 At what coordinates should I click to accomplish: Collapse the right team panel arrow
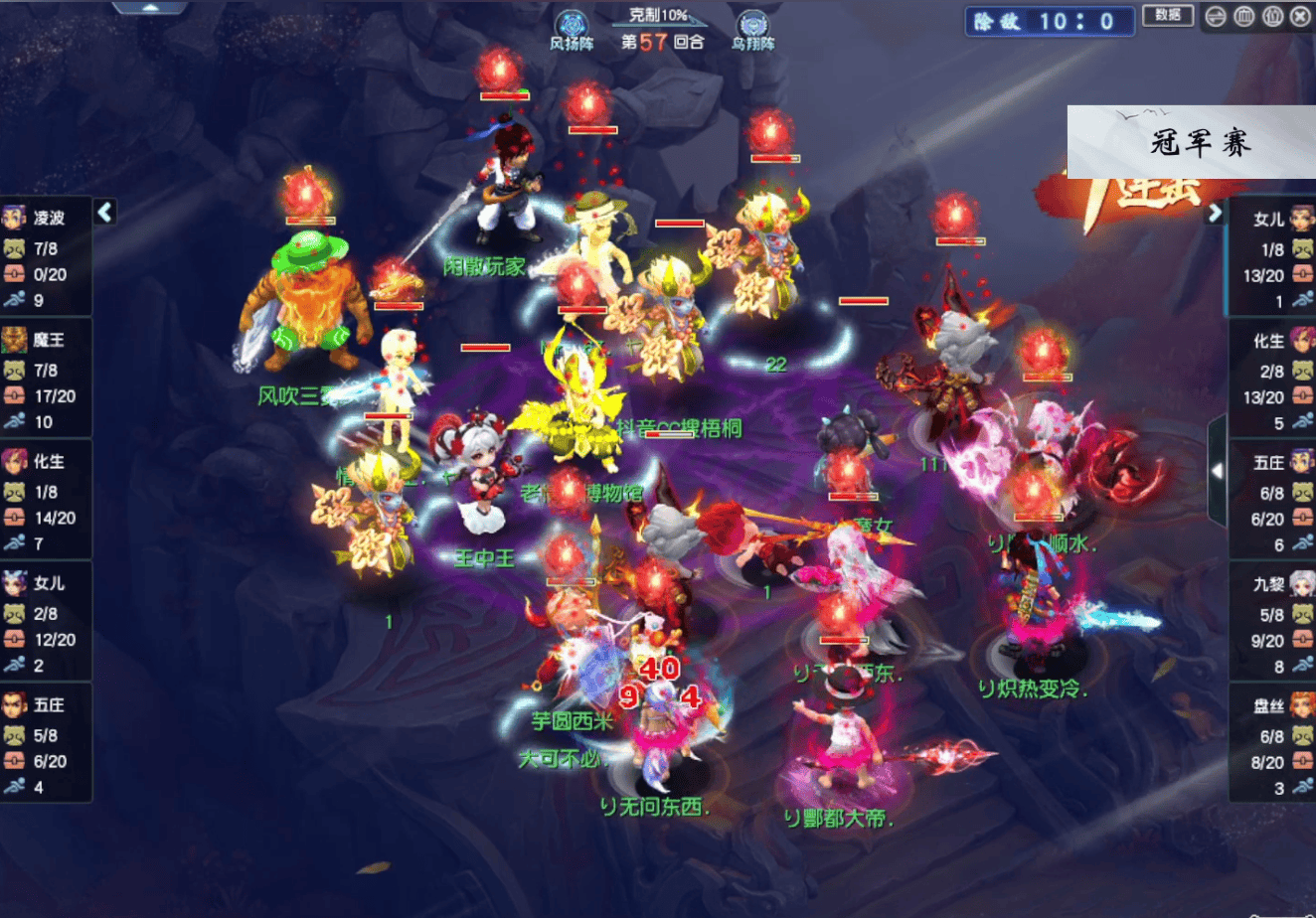(1215, 213)
